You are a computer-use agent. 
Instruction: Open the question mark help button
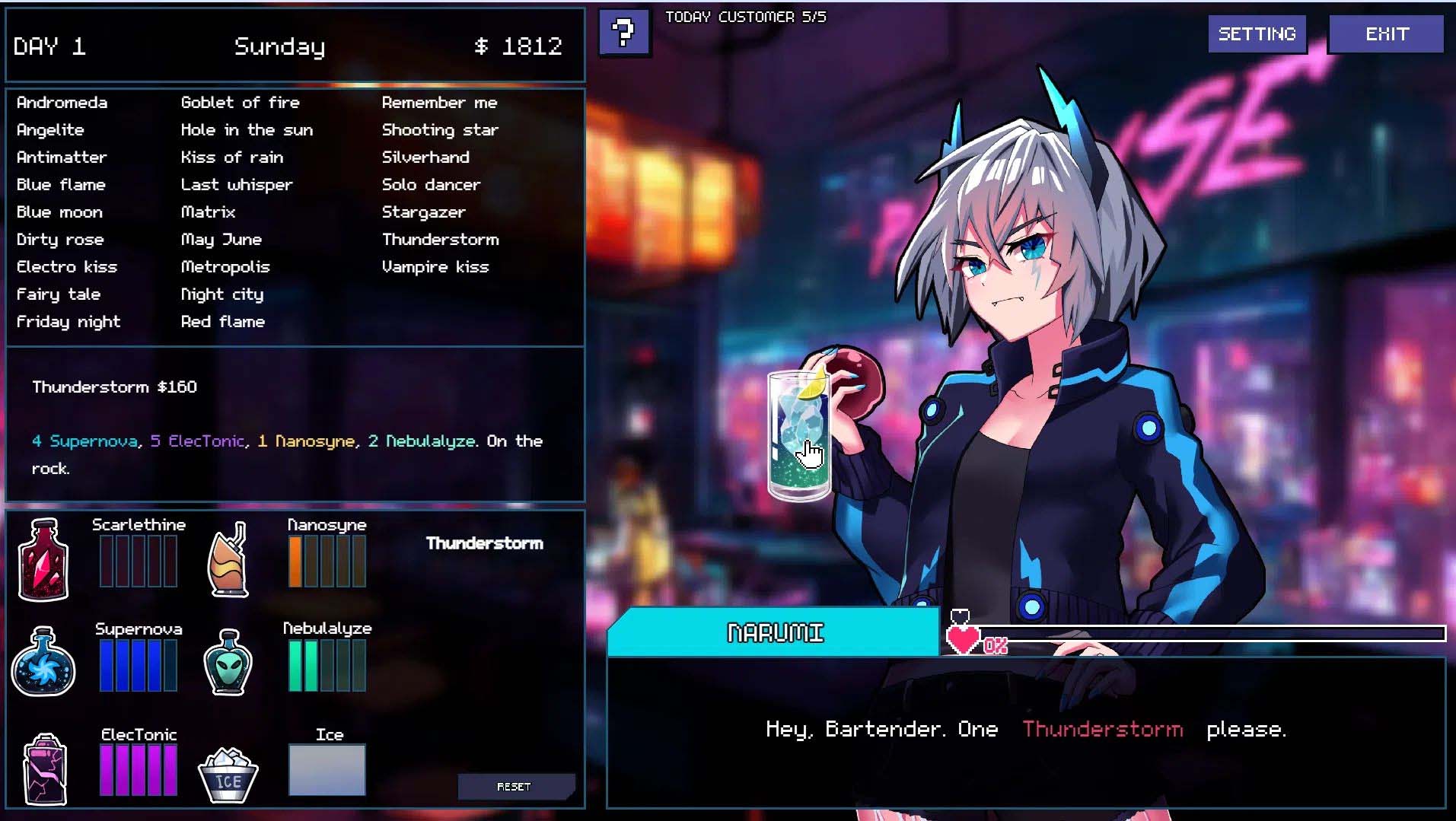pyautogui.click(x=624, y=33)
